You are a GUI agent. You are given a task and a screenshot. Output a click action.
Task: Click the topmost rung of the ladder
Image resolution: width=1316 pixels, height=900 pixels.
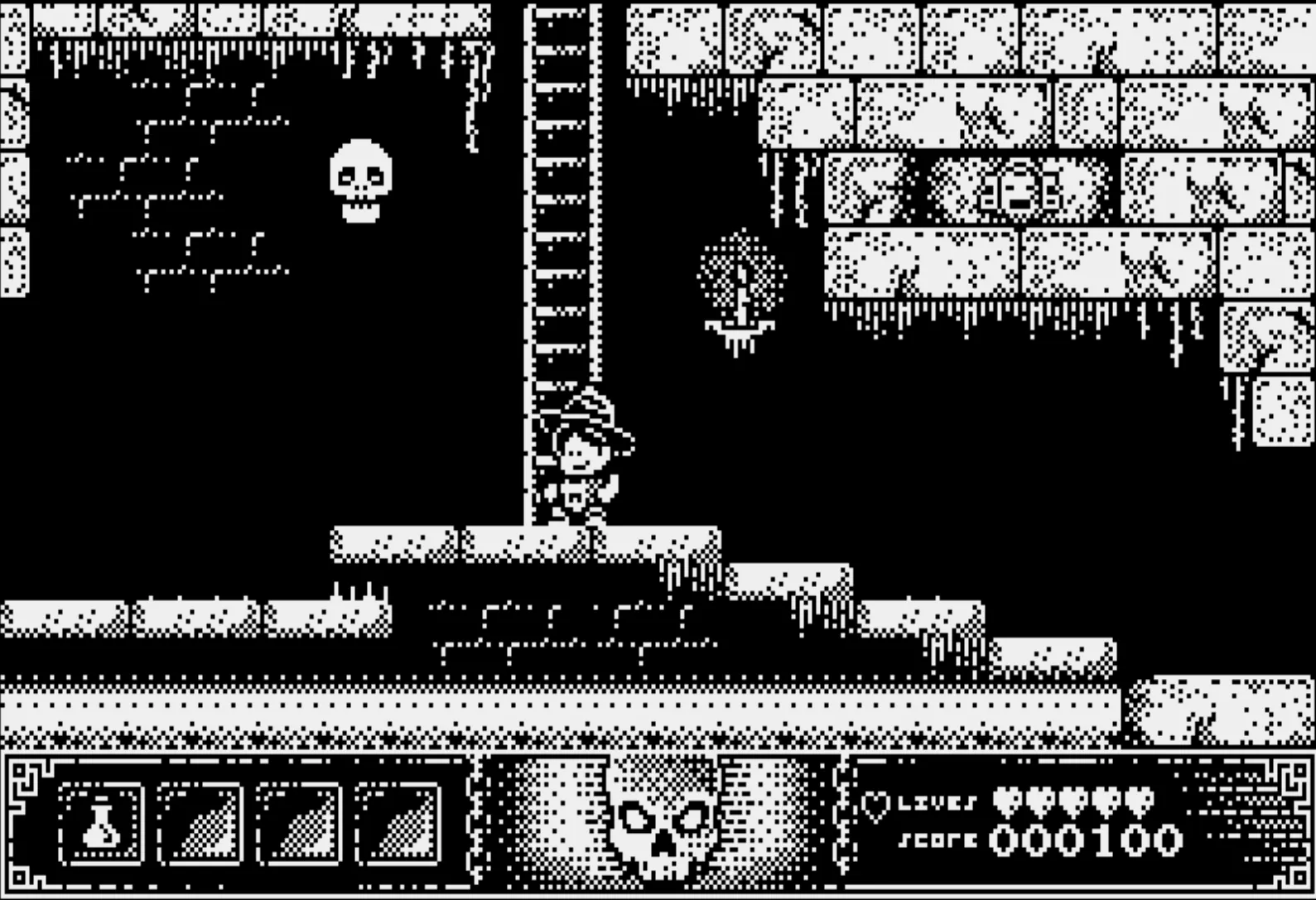(x=557, y=12)
